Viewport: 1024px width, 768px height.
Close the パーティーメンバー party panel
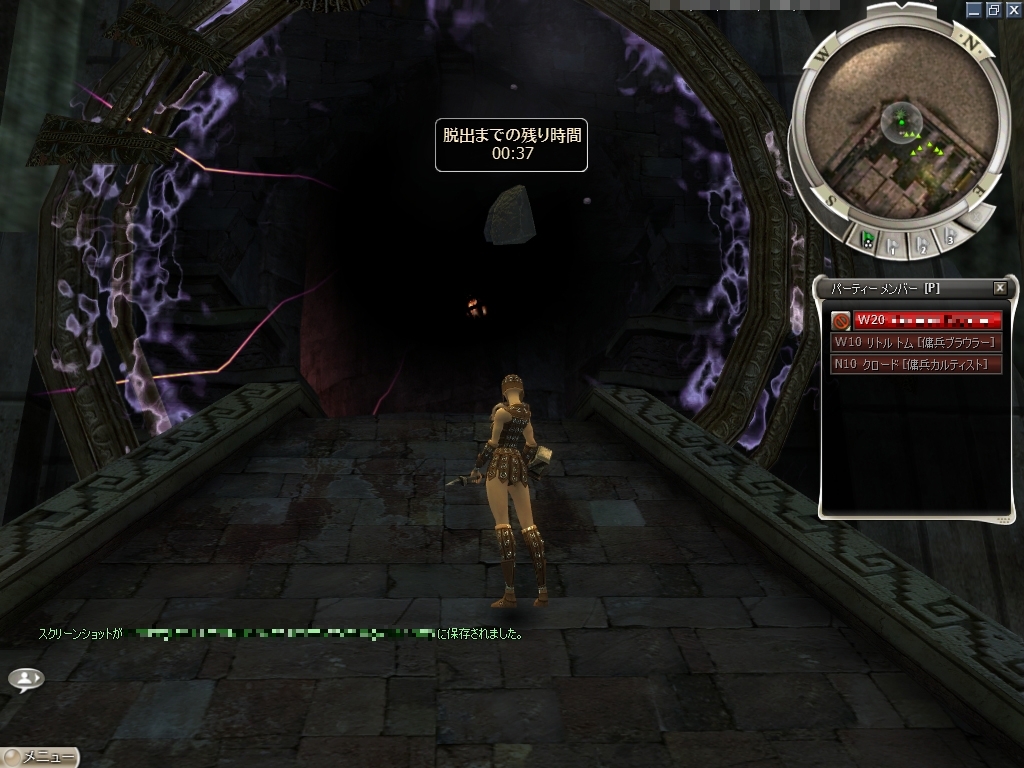point(999,288)
